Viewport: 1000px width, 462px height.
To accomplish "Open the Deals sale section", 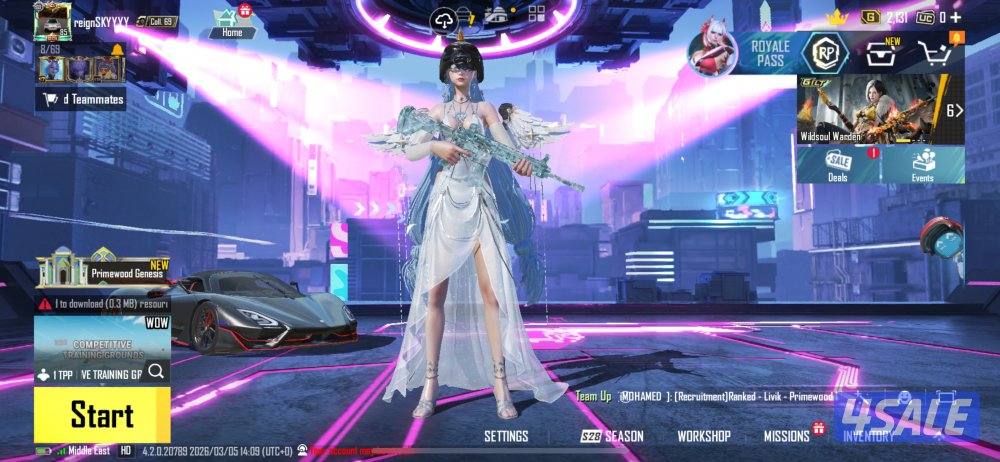I will [838, 165].
